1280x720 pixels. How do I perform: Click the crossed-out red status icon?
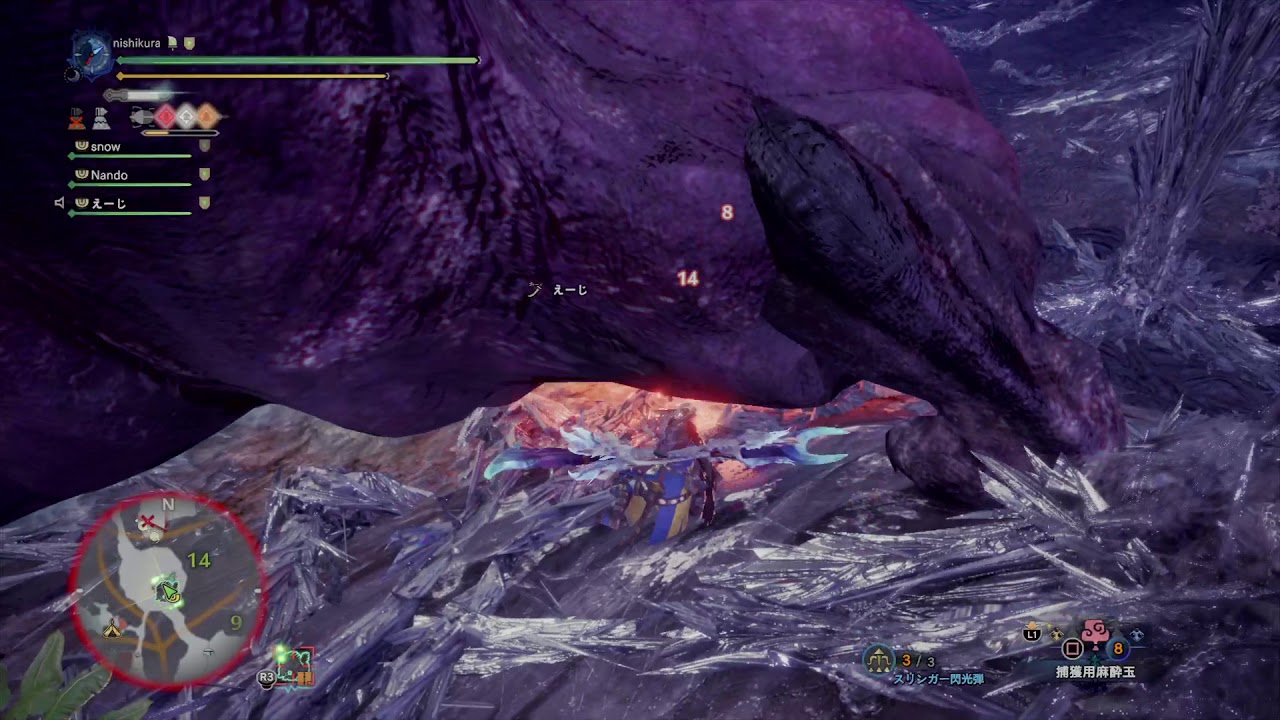tap(77, 119)
